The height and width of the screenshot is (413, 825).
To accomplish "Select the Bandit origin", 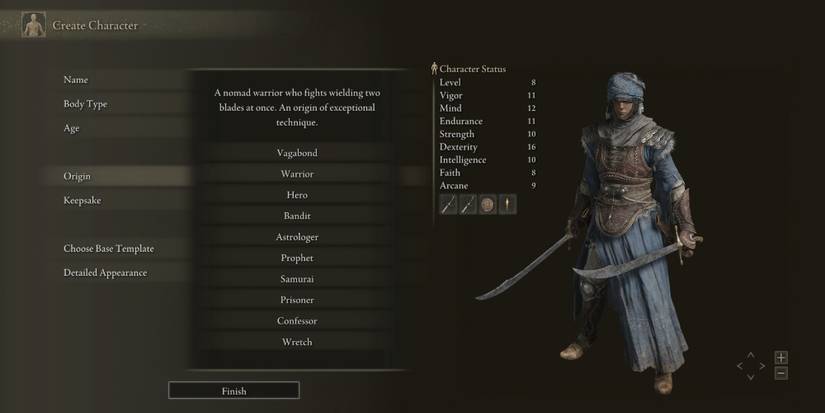I will (296, 216).
